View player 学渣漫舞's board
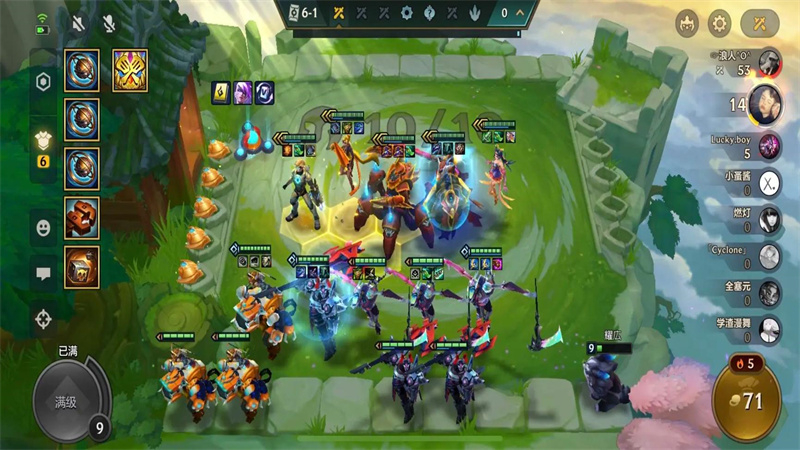This screenshot has height=450, width=800. click(x=769, y=328)
